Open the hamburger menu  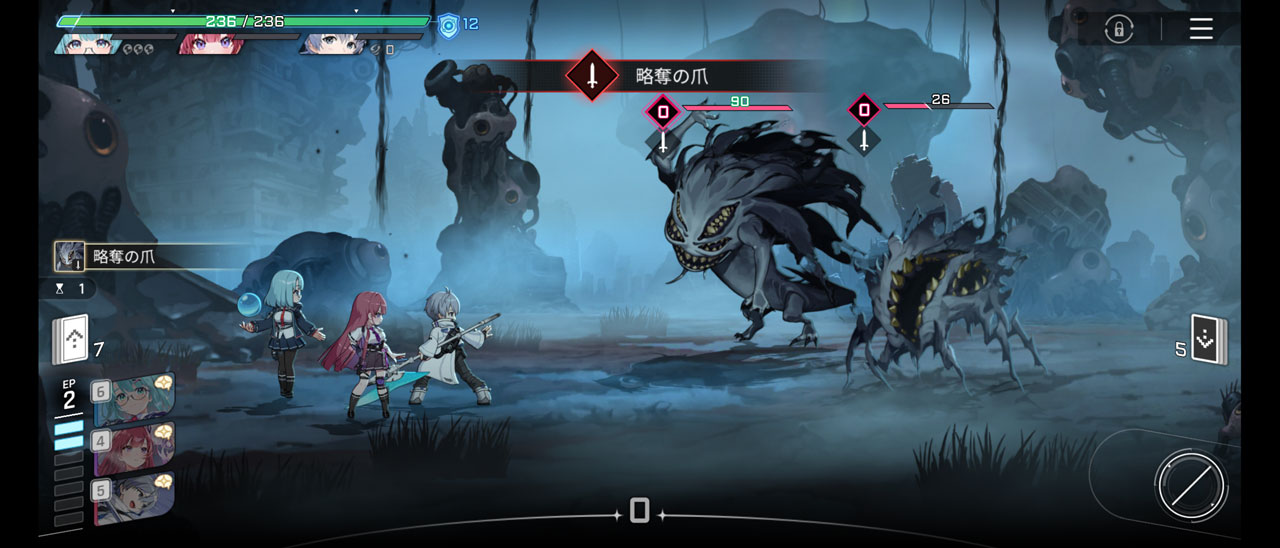point(1201,29)
